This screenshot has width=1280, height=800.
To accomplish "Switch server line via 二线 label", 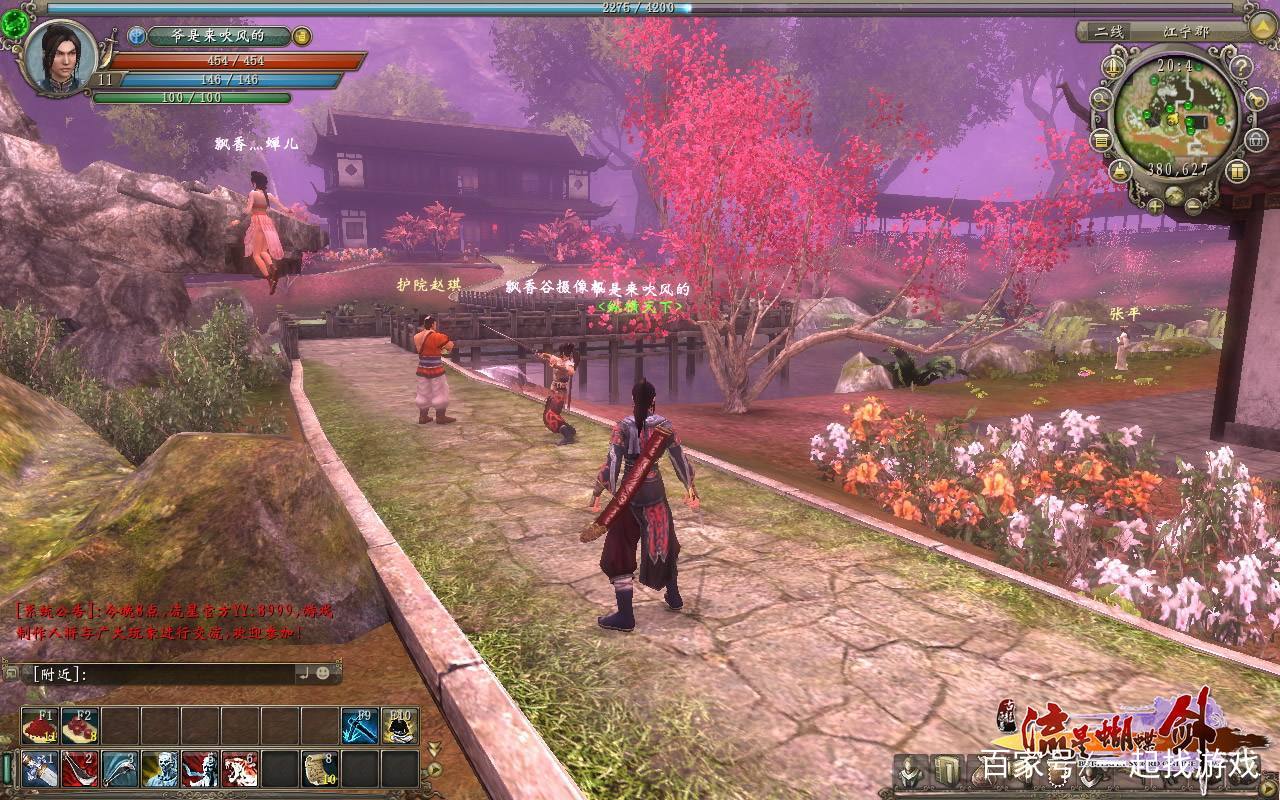I will (x=1108, y=31).
